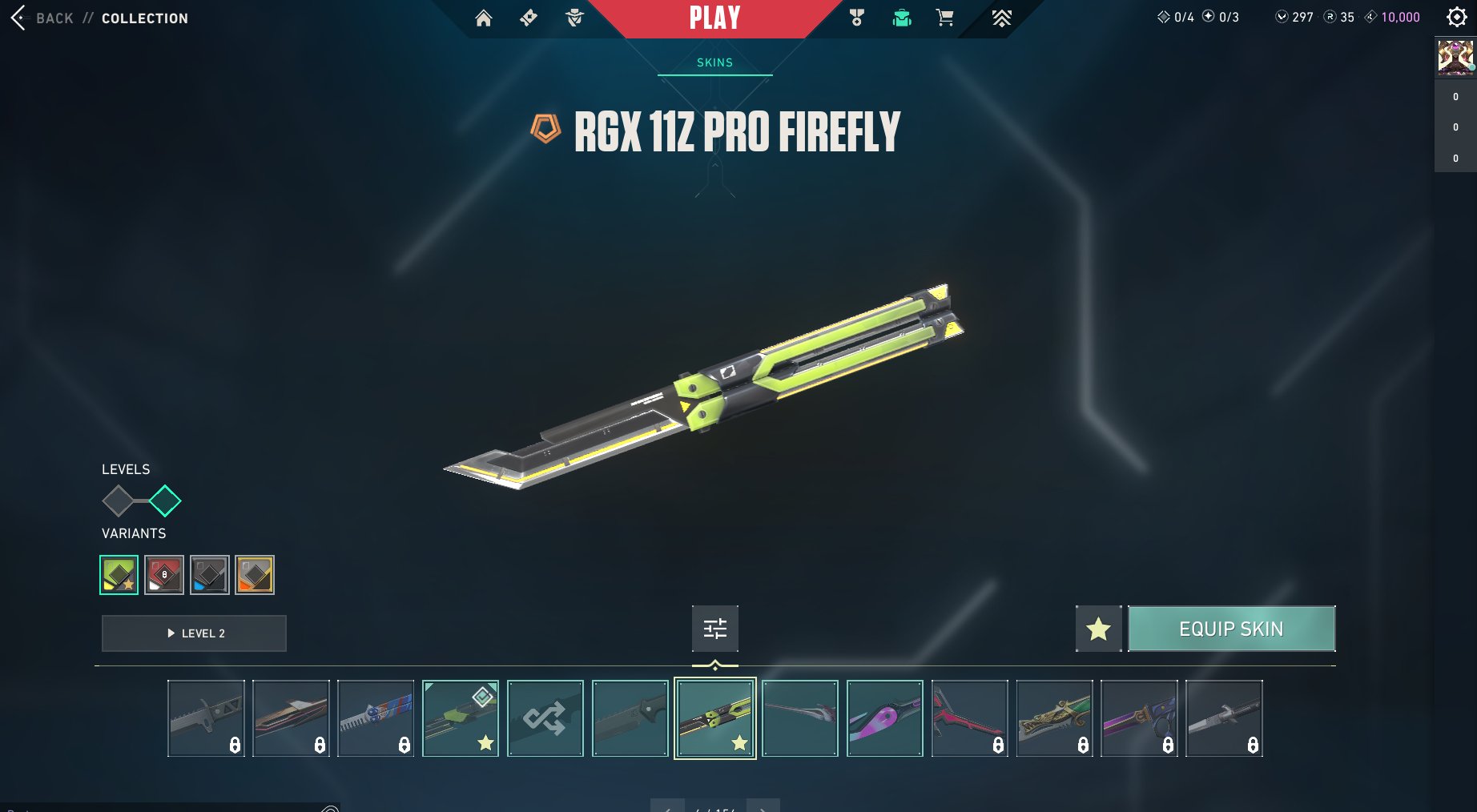Equip the RGX 11Z Pro Firefly skin

1231,629
